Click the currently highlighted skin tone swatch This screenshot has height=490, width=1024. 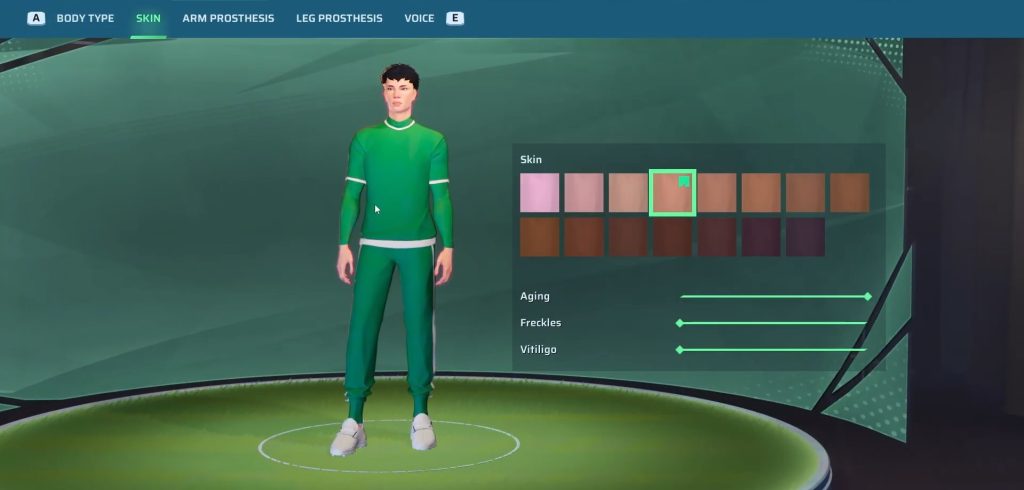pyautogui.click(x=672, y=193)
